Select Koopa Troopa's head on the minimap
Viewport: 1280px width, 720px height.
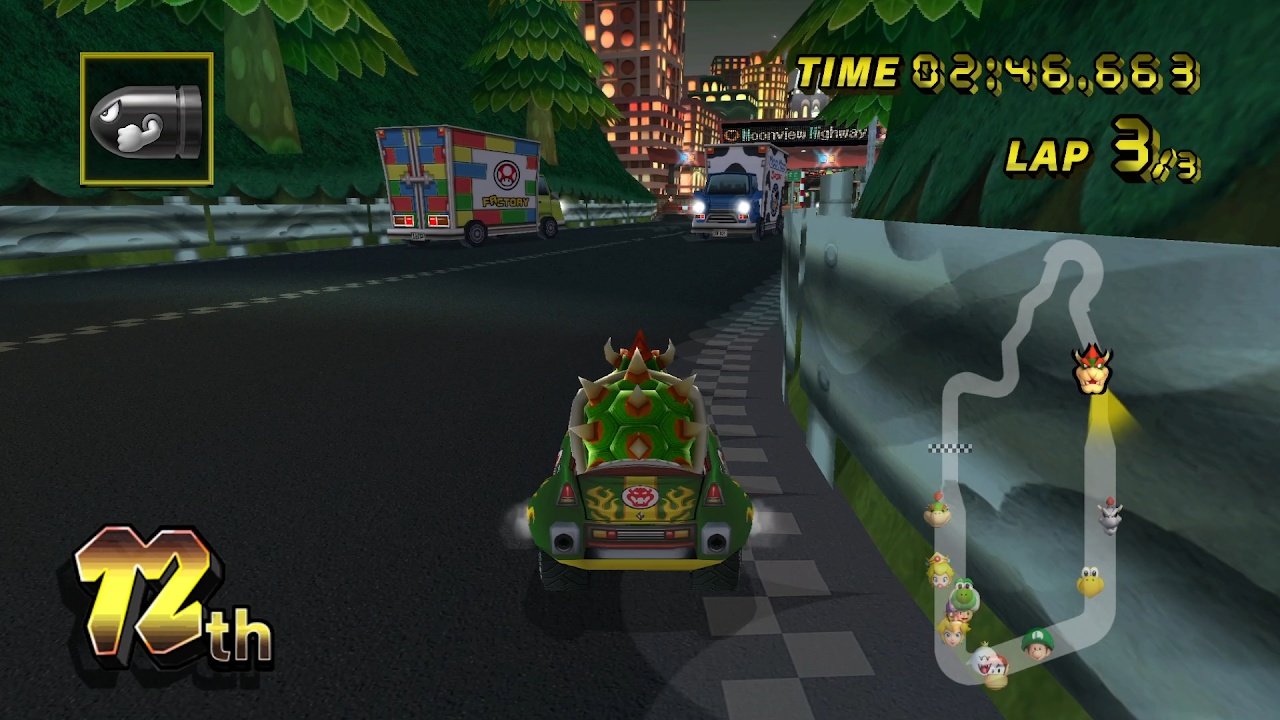coord(1090,582)
